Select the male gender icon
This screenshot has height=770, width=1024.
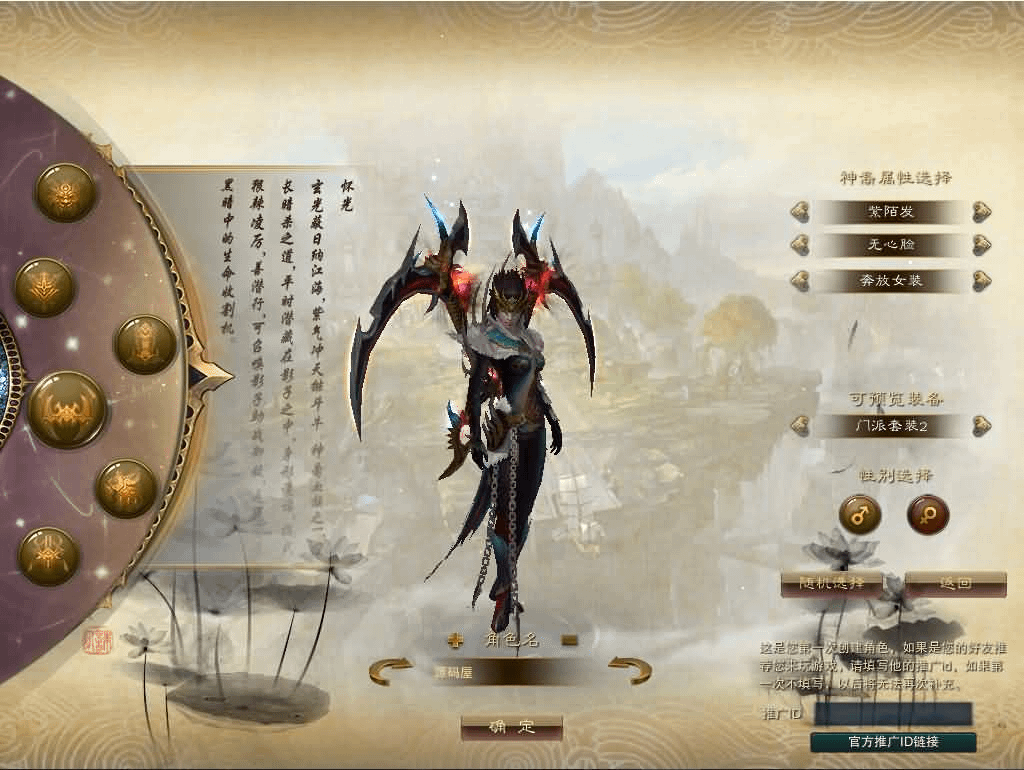859,515
